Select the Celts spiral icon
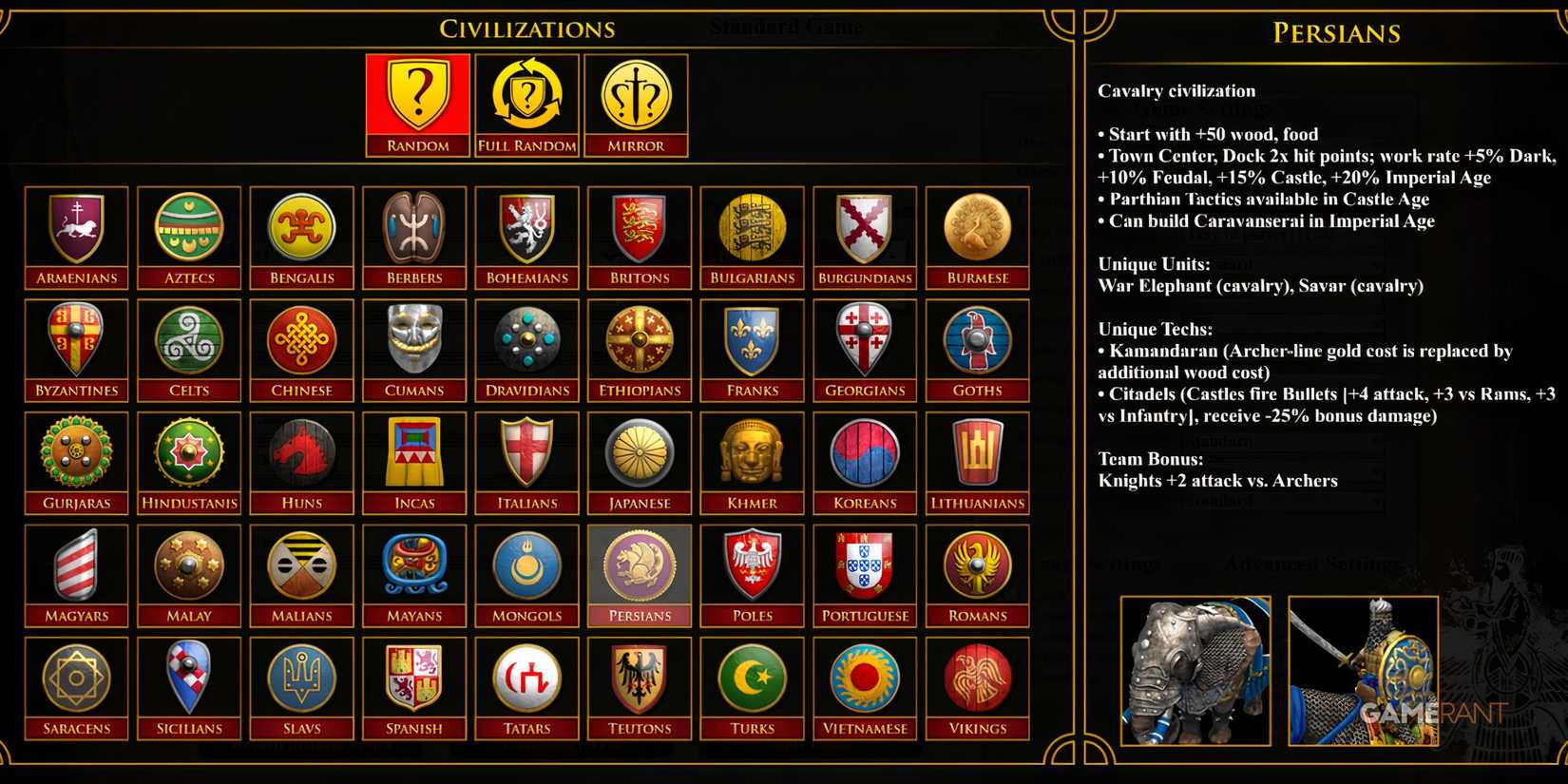This screenshot has height=784, width=1568. (188, 340)
